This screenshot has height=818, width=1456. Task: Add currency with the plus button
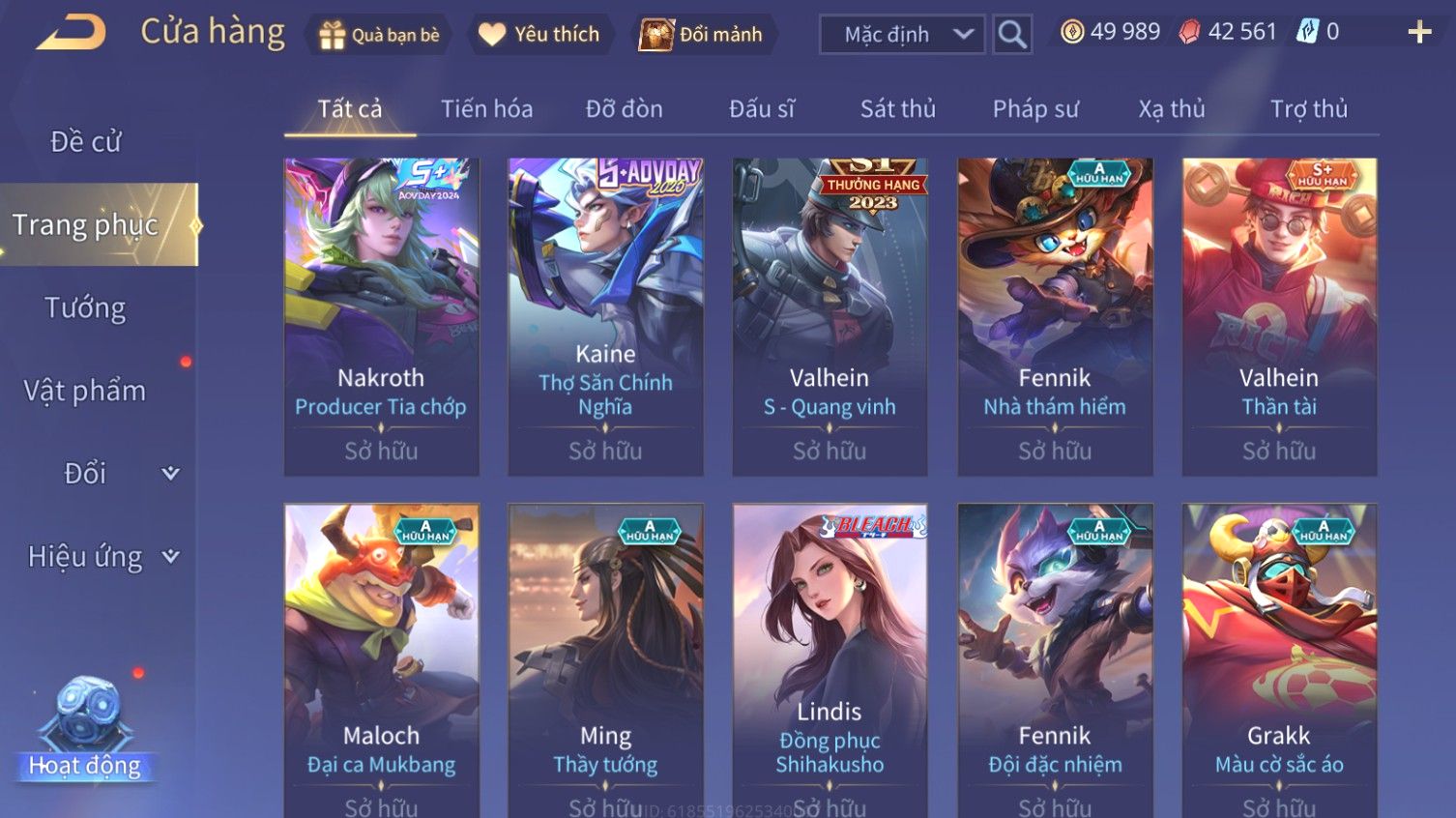pos(1419,33)
